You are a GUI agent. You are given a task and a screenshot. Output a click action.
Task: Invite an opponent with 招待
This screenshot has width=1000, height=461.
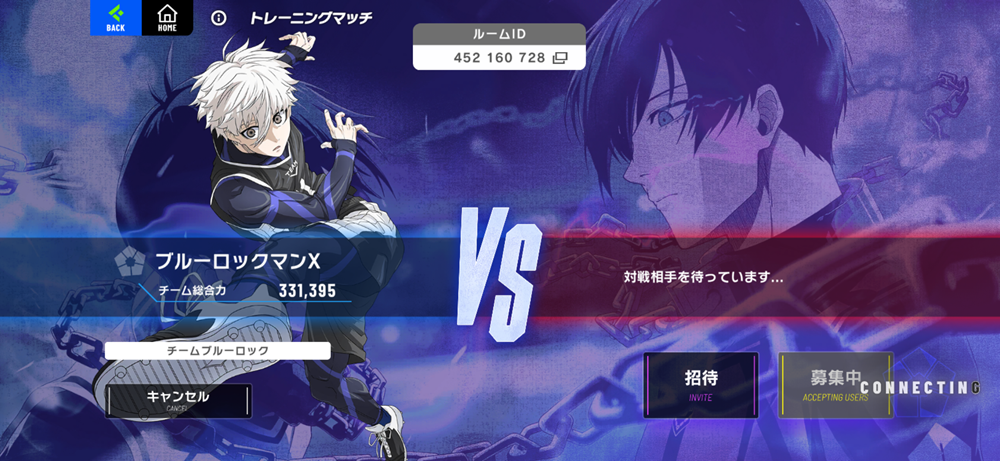click(x=701, y=384)
